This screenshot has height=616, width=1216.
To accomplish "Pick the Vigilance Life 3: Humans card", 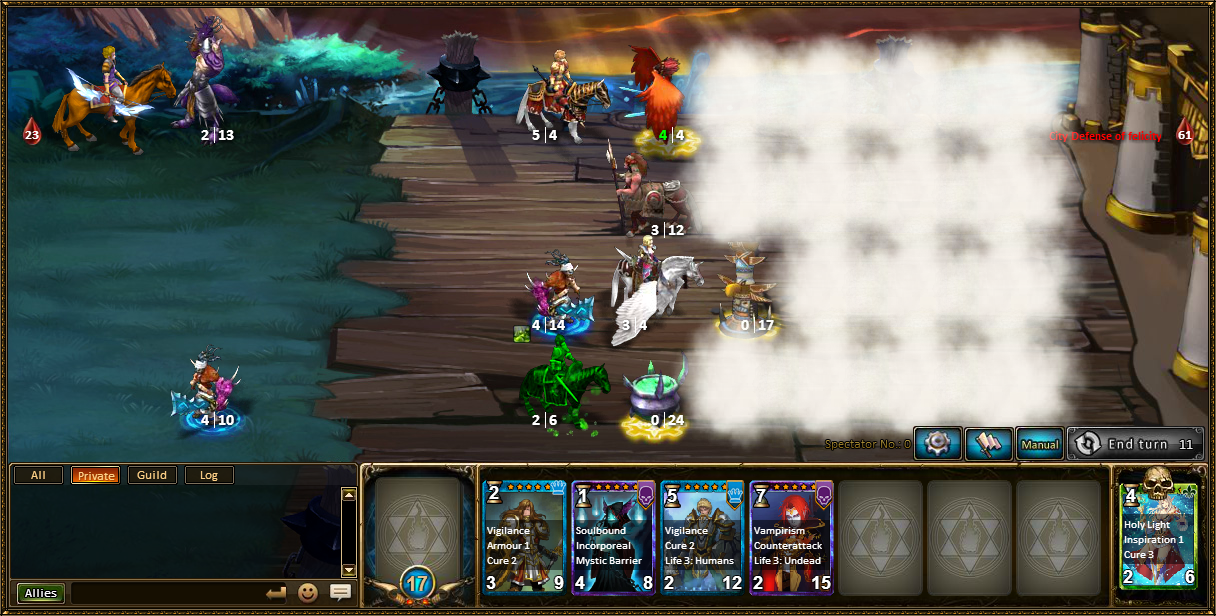I will click(703, 537).
